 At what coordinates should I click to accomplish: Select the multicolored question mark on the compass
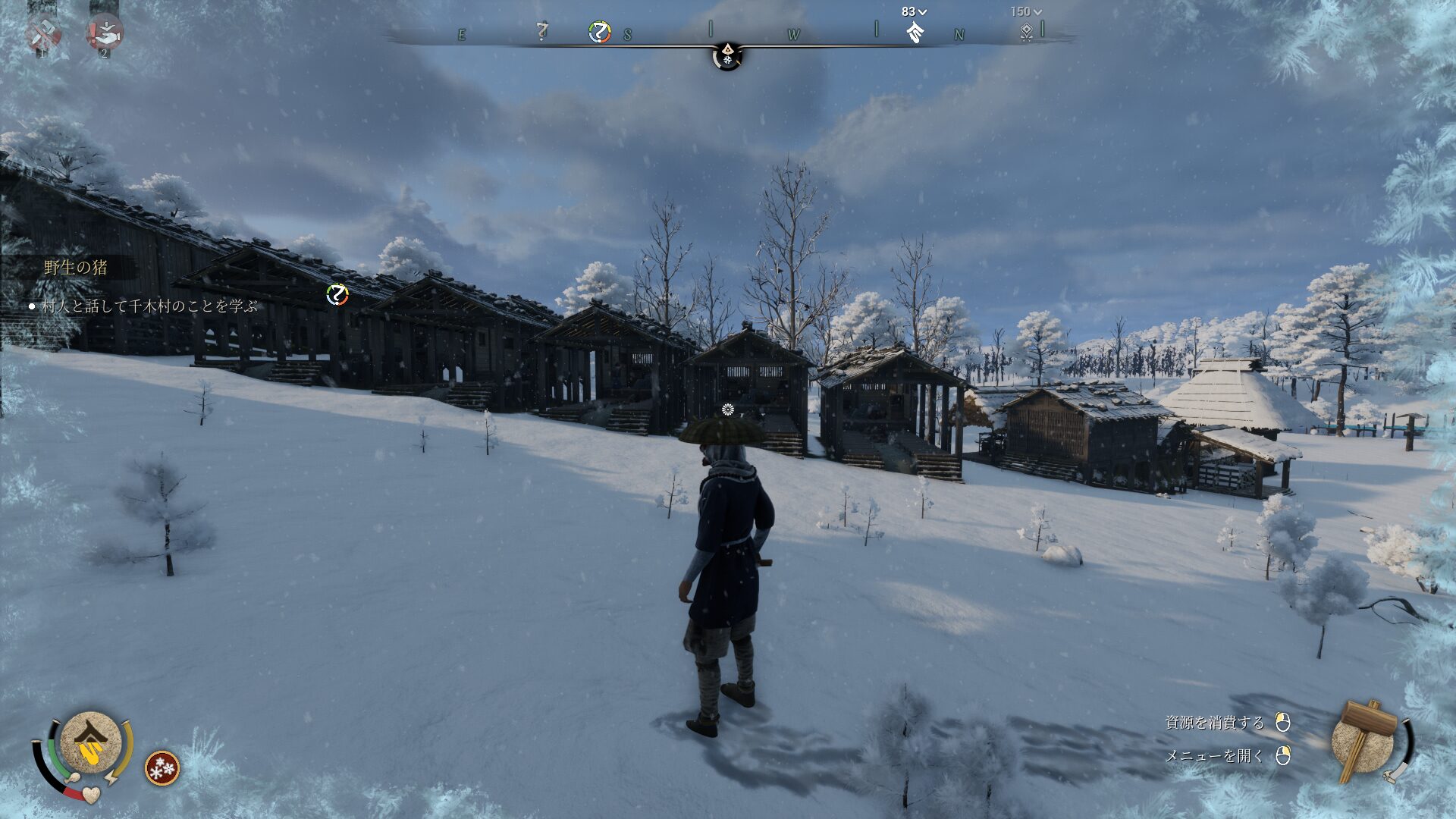pos(599,33)
